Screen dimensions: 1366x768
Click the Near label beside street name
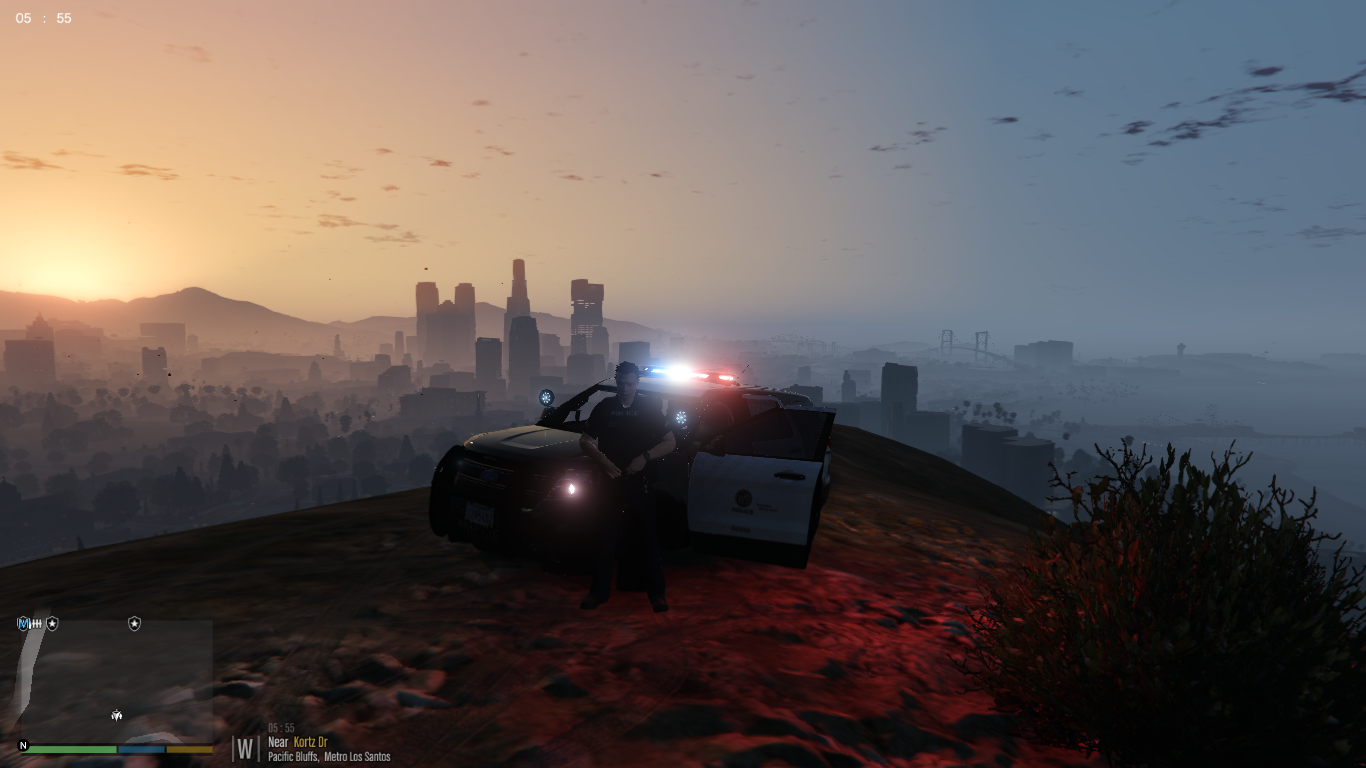[x=278, y=742]
